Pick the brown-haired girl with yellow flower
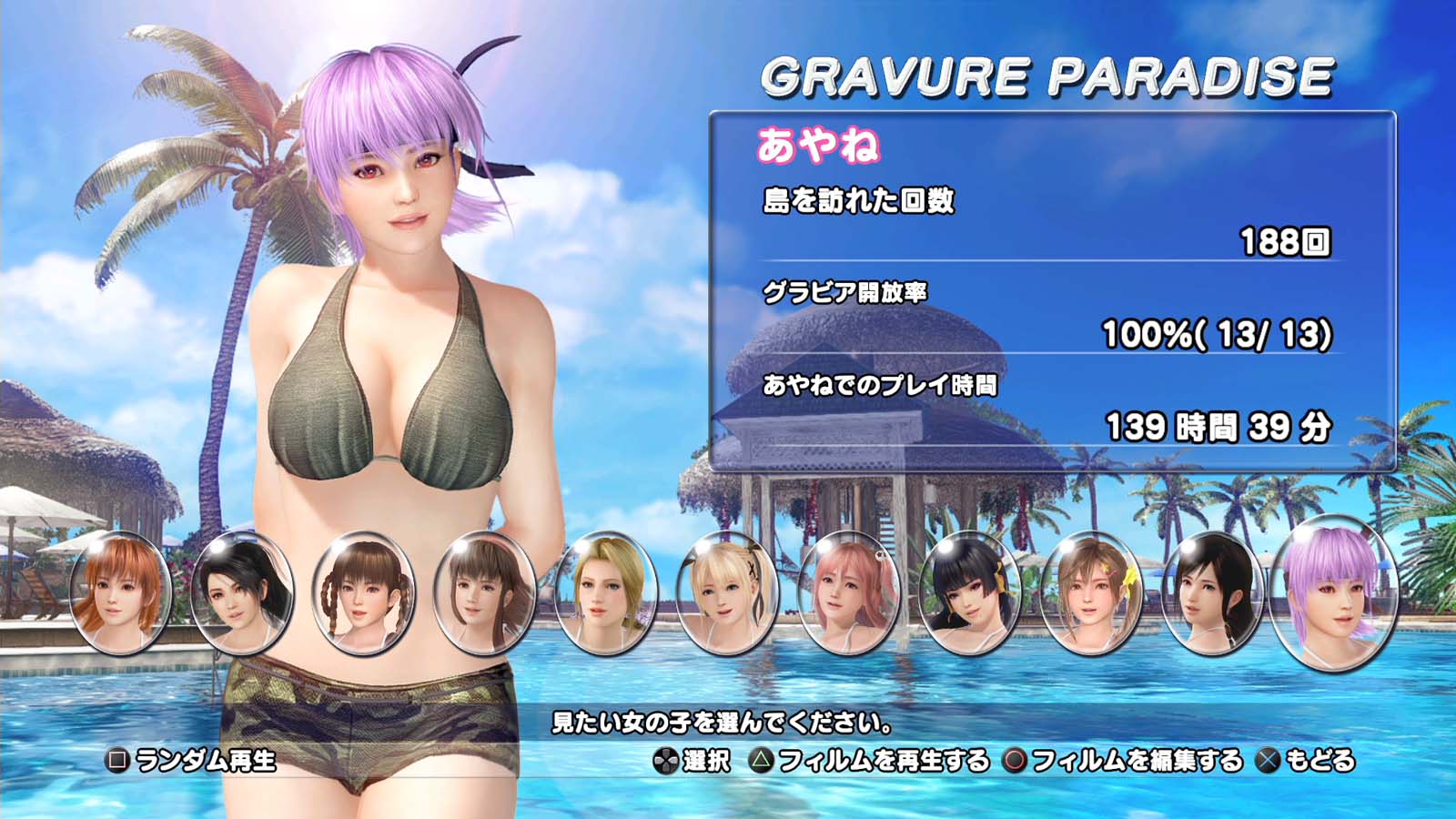 tap(1090, 591)
